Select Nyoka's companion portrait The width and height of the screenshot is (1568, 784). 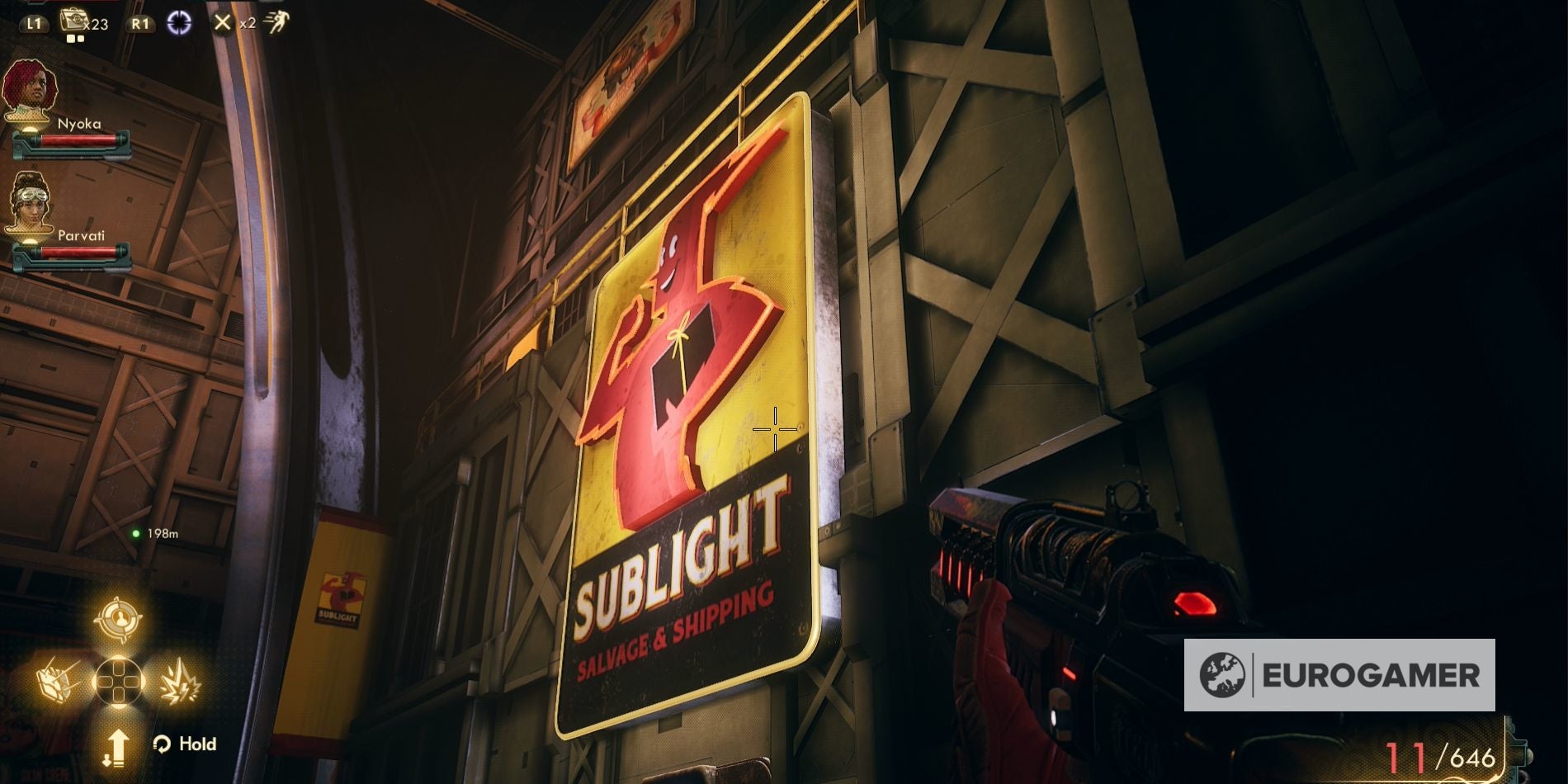click(29, 85)
